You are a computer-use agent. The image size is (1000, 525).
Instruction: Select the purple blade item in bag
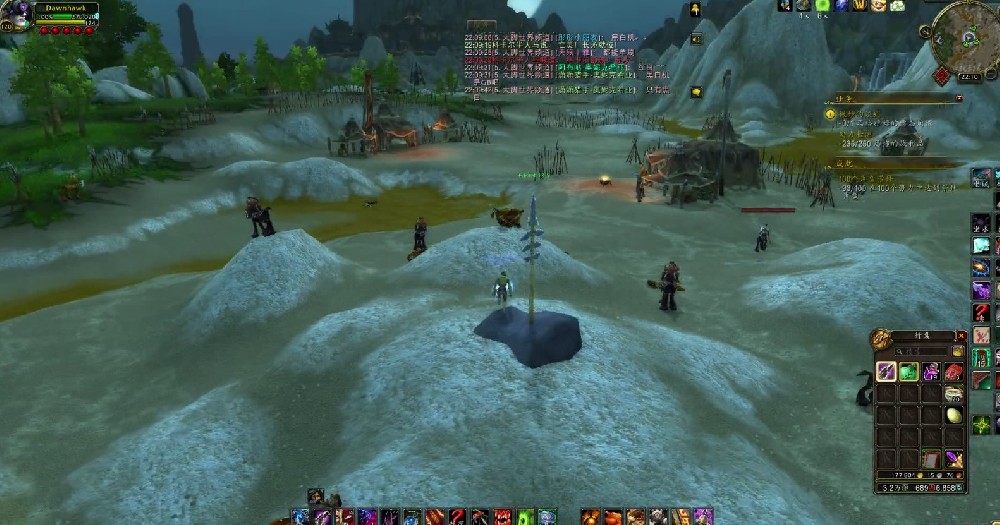(x=886, y=372)
